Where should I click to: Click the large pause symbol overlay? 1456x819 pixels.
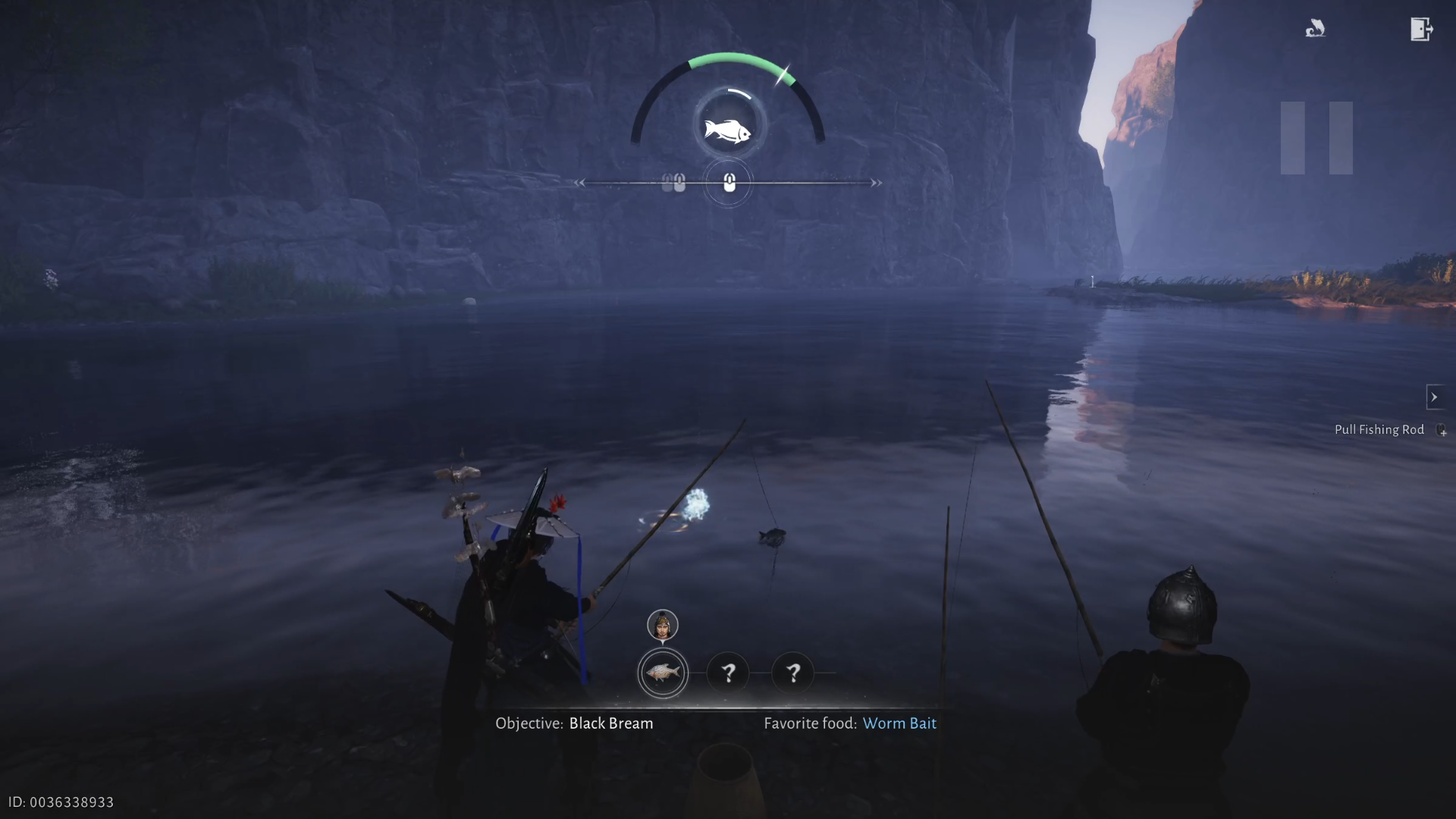coord(1316,138)
